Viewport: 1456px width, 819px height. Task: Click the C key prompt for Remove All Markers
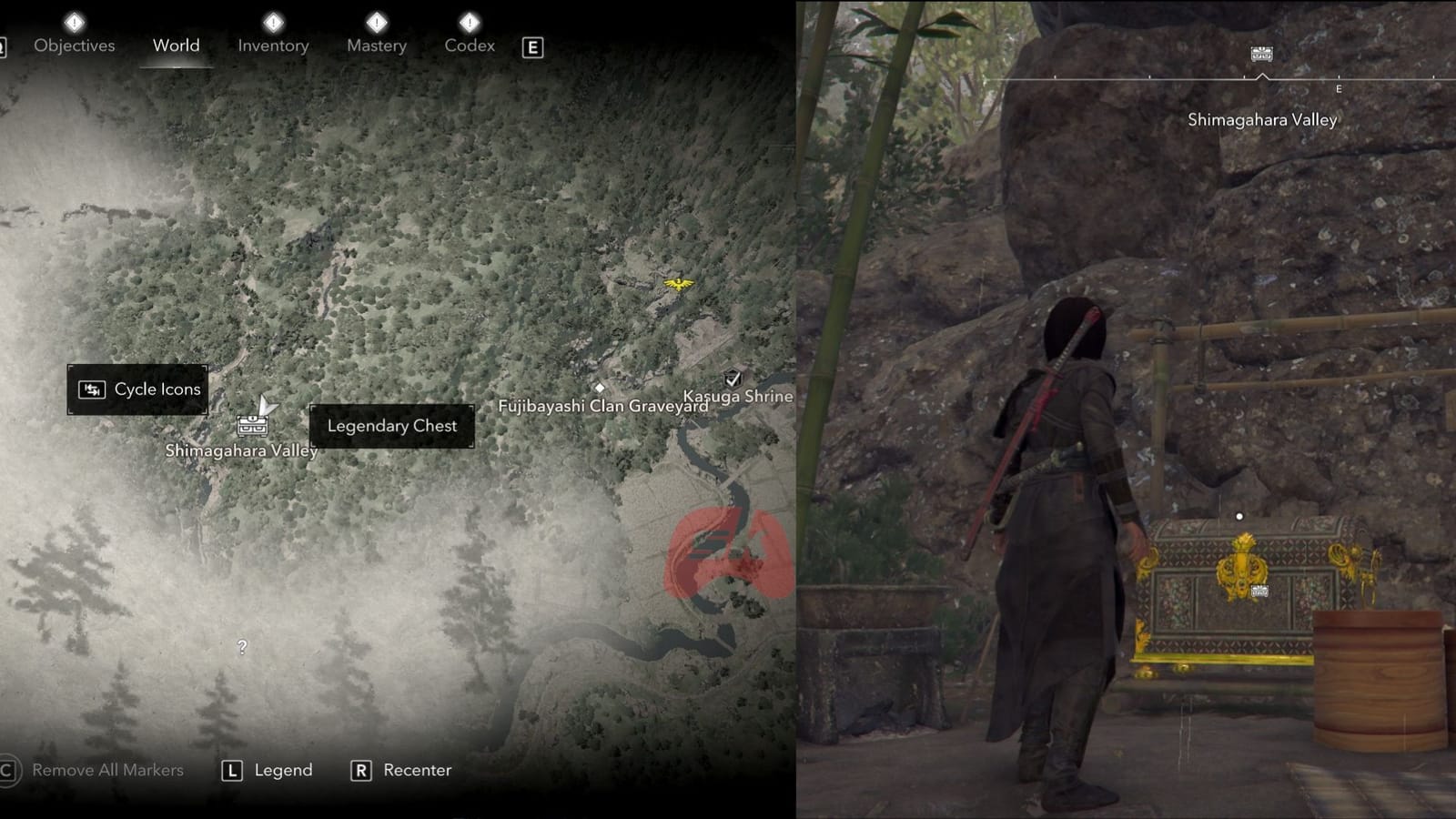[x=5, y=769]
